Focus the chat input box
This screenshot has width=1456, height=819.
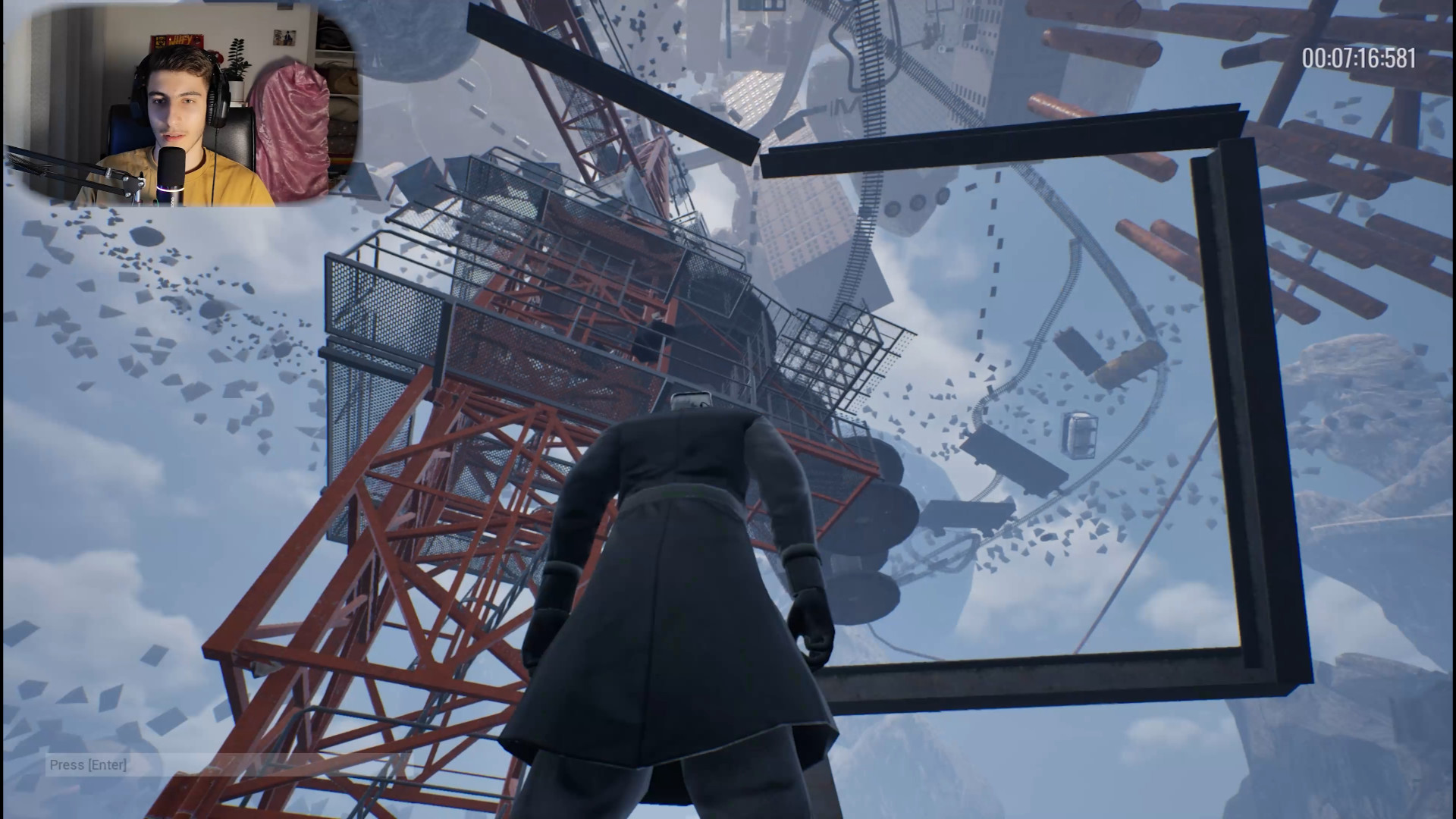click(x=227, y=764)
